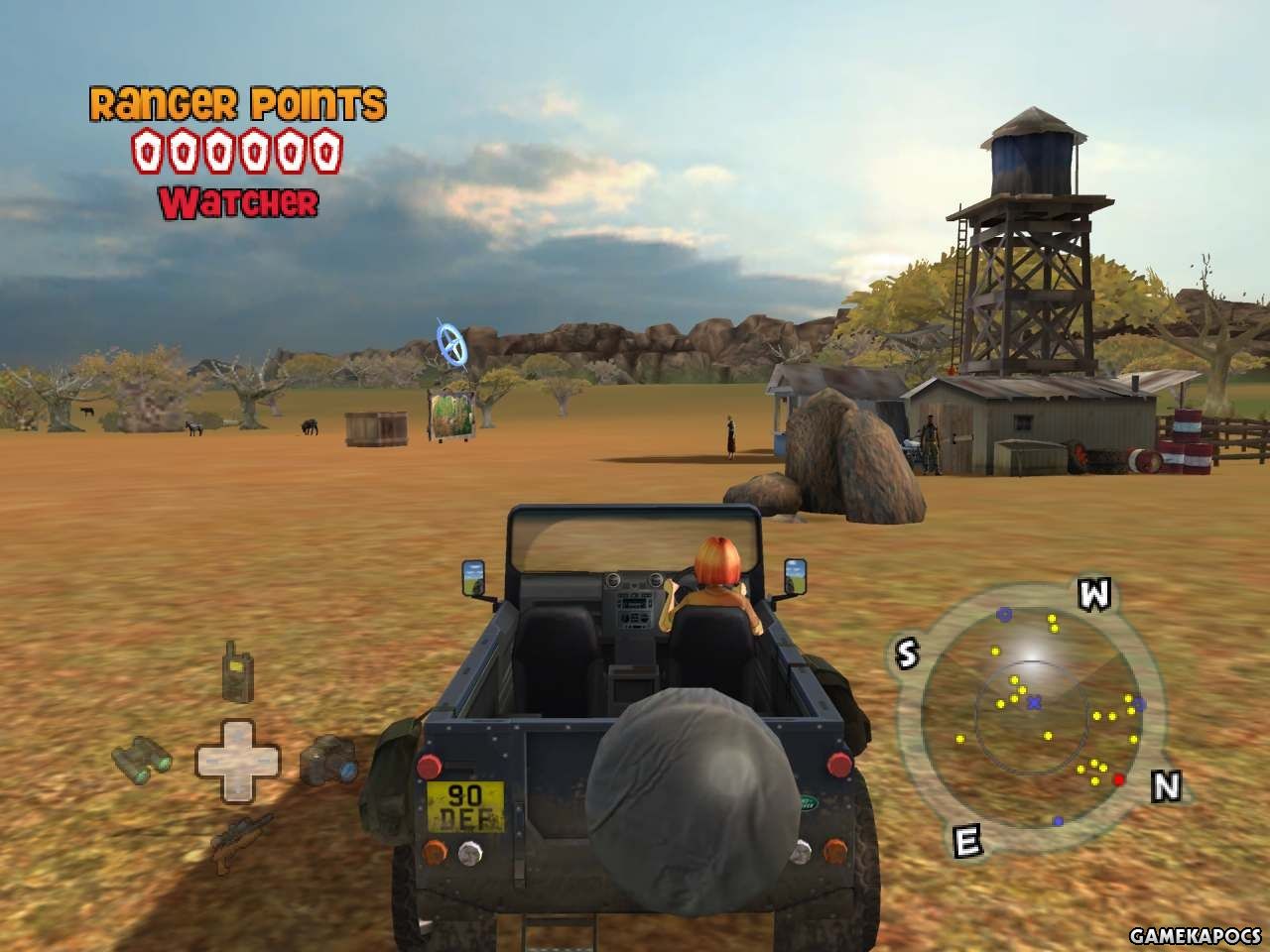Pick the camera tool icon

(329, 760)
